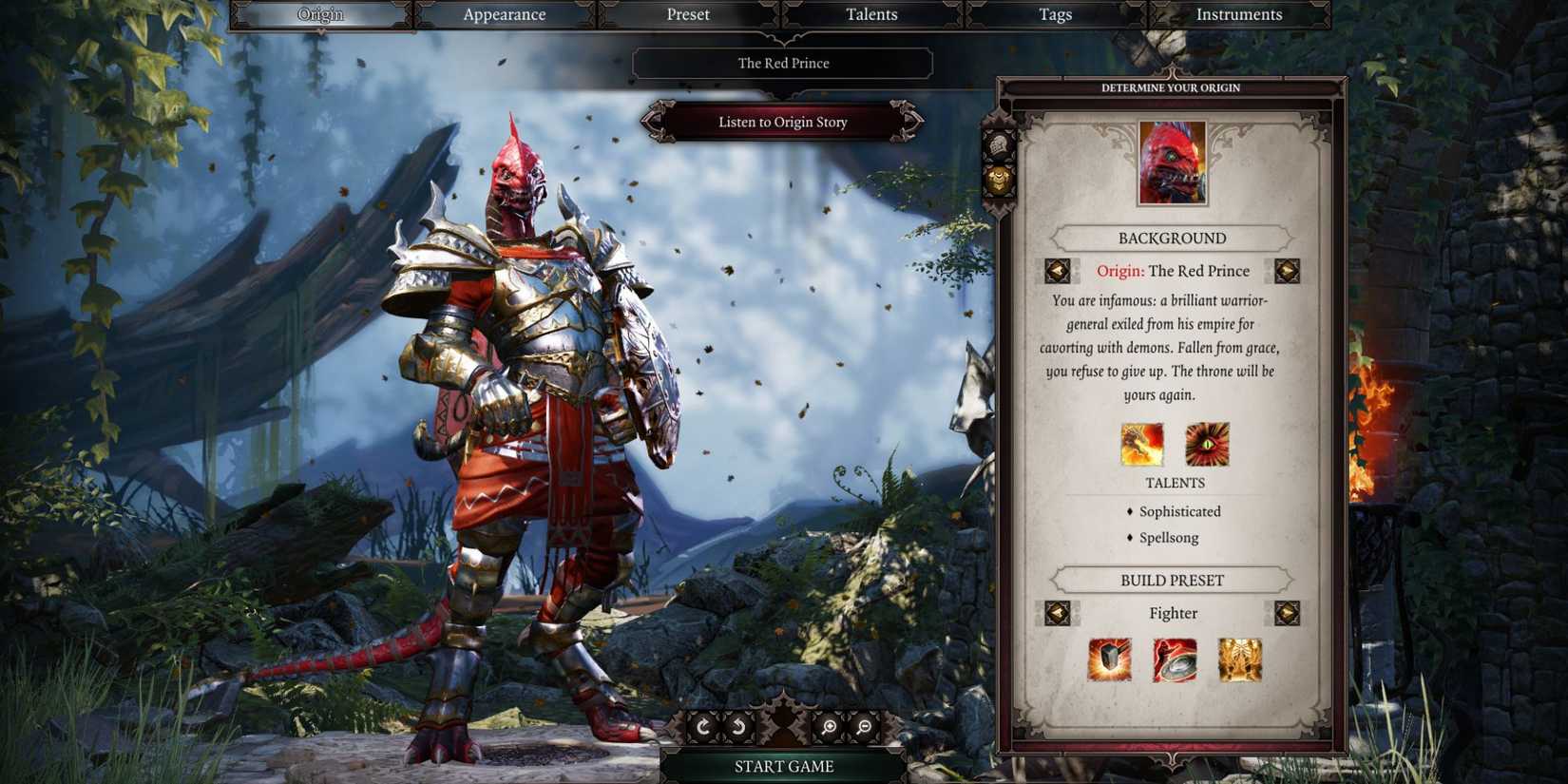Click Listen to Origin Story

783,122
